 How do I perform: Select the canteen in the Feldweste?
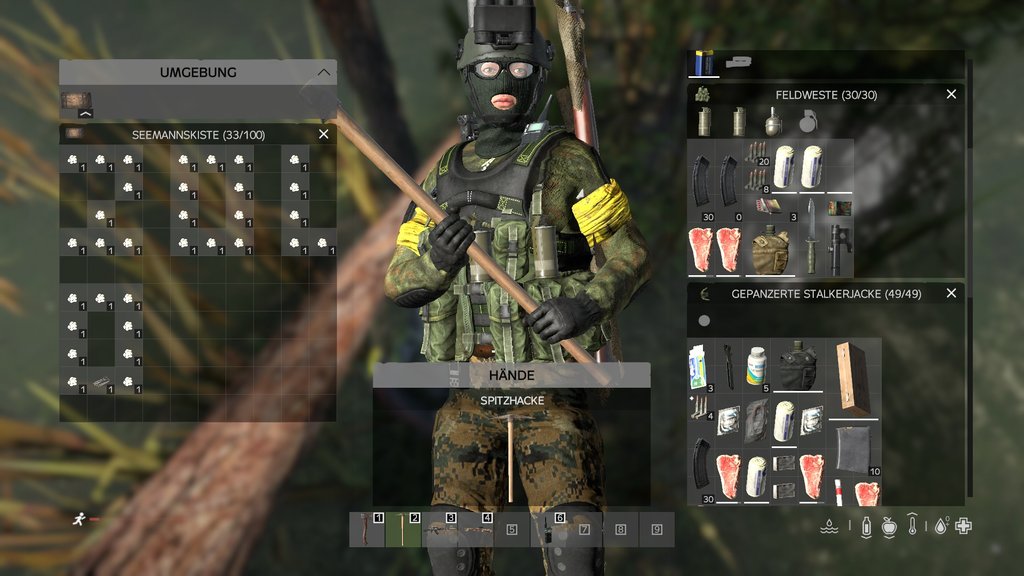coord(770,250)
